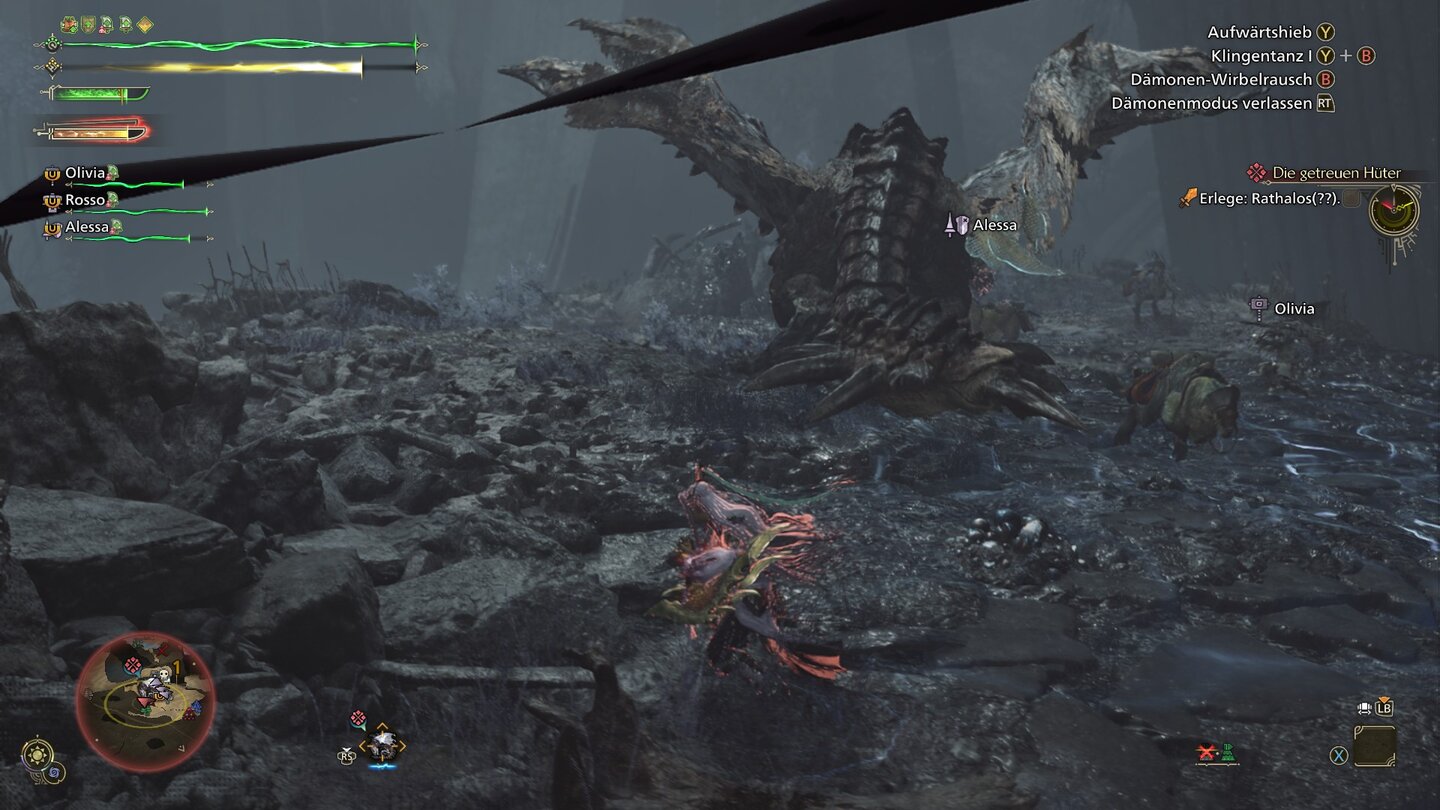This screenshot has width=1440, height=810.
Task: Select Alessa in the party list
Action: [x=87, y=227]
